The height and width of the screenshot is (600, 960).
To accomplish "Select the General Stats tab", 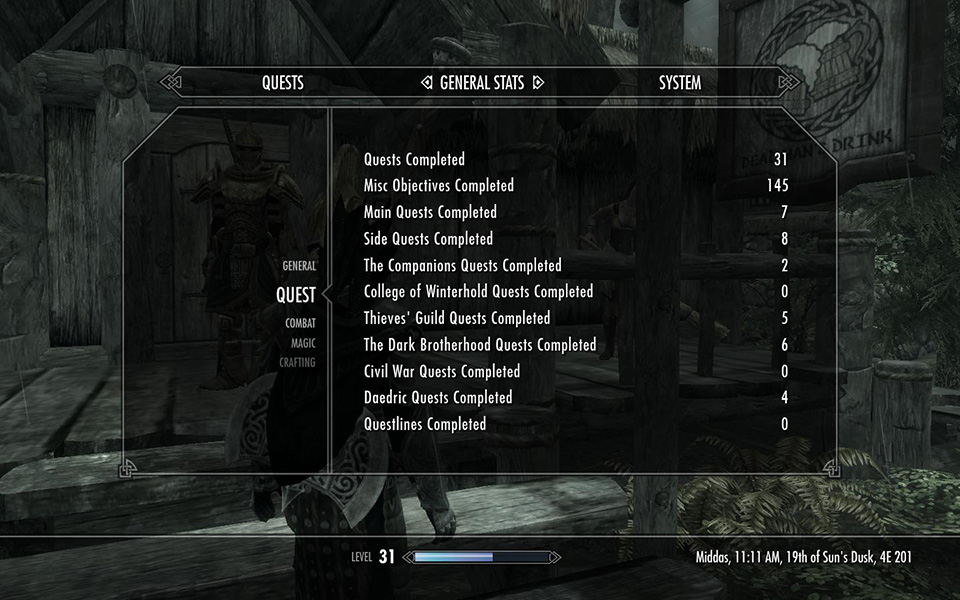I will pyautogui.click(x=481, y=83).
